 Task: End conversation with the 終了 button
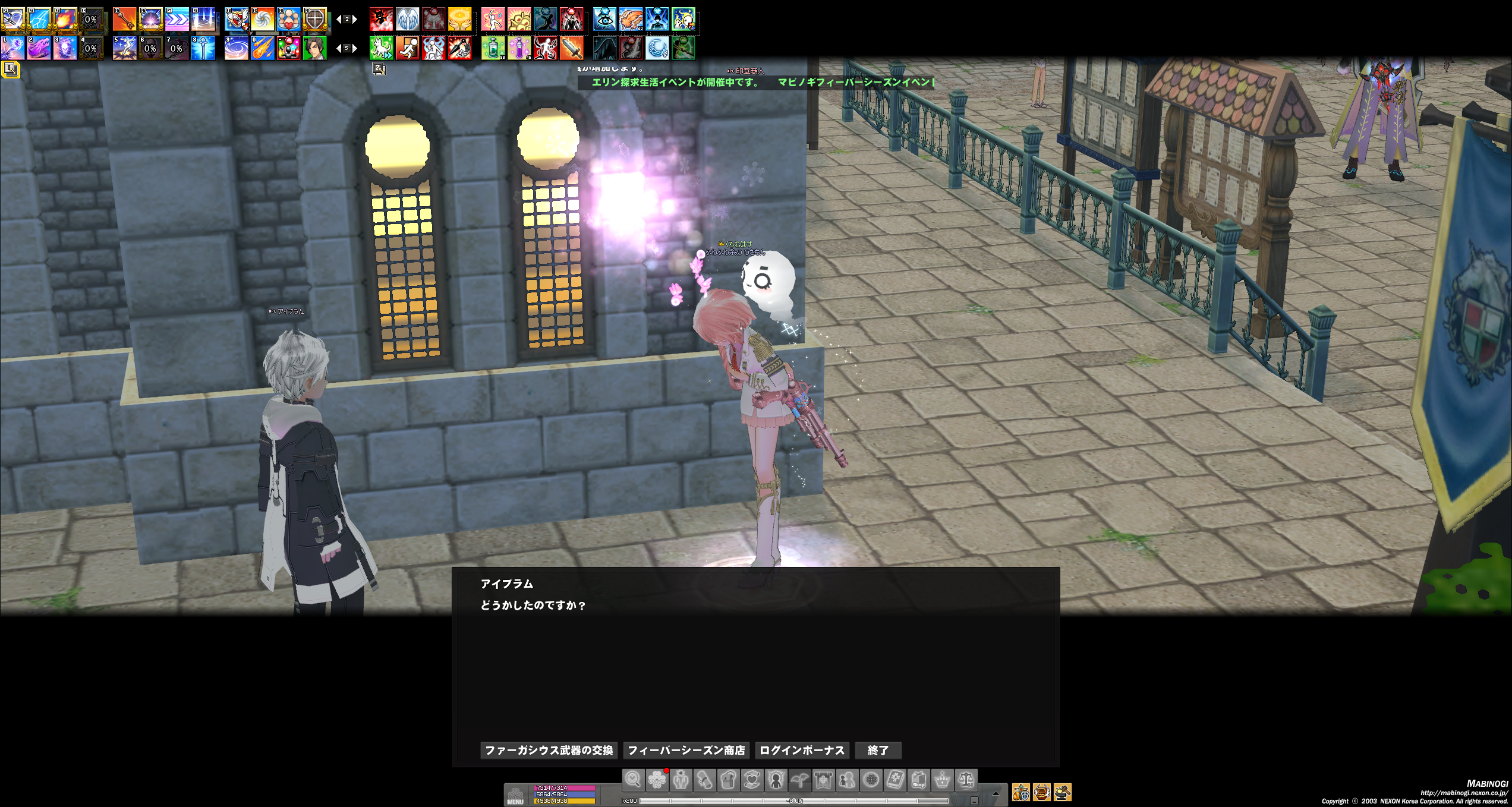tap(878, 751)
